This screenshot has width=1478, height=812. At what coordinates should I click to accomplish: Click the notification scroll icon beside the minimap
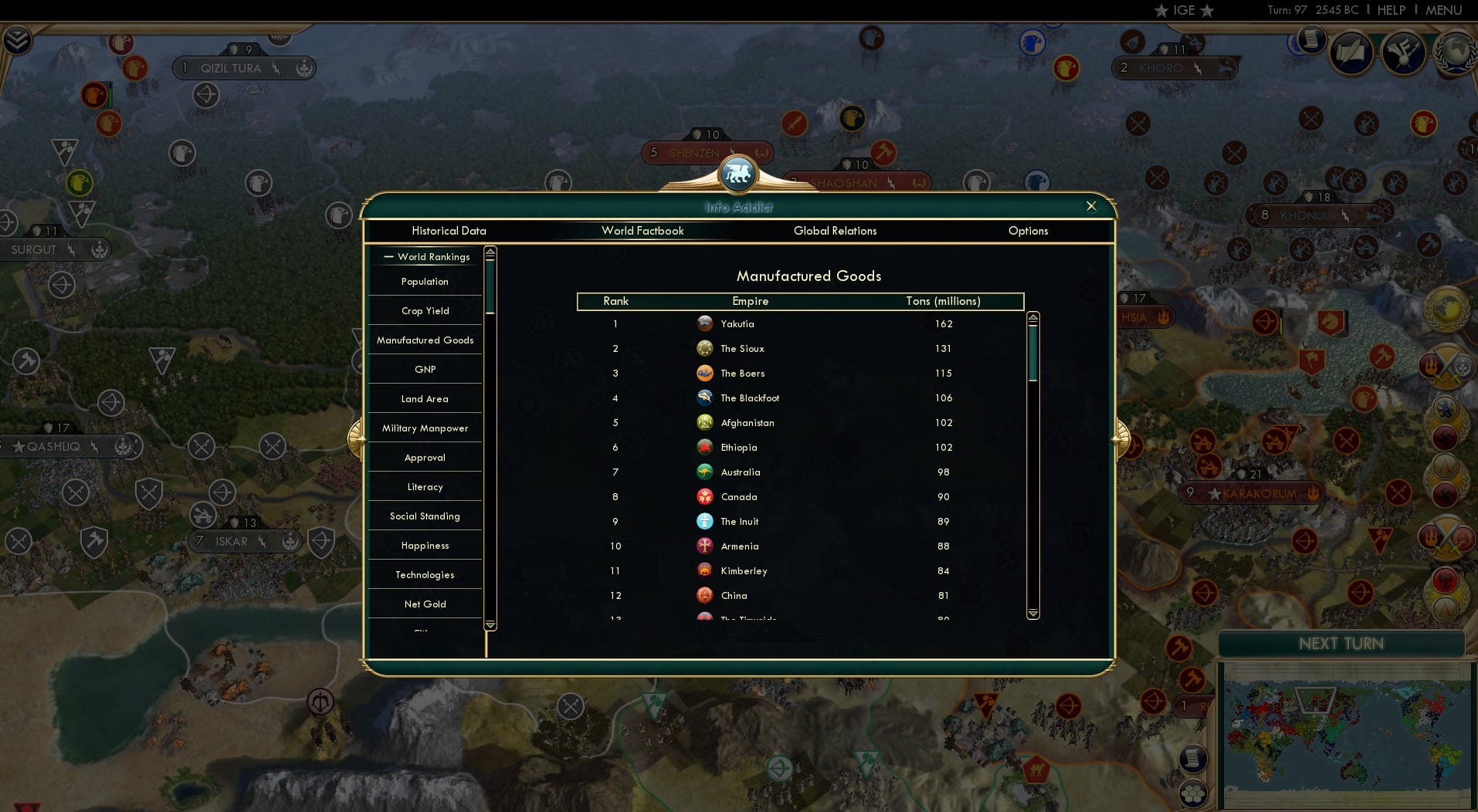[1194, 758]
